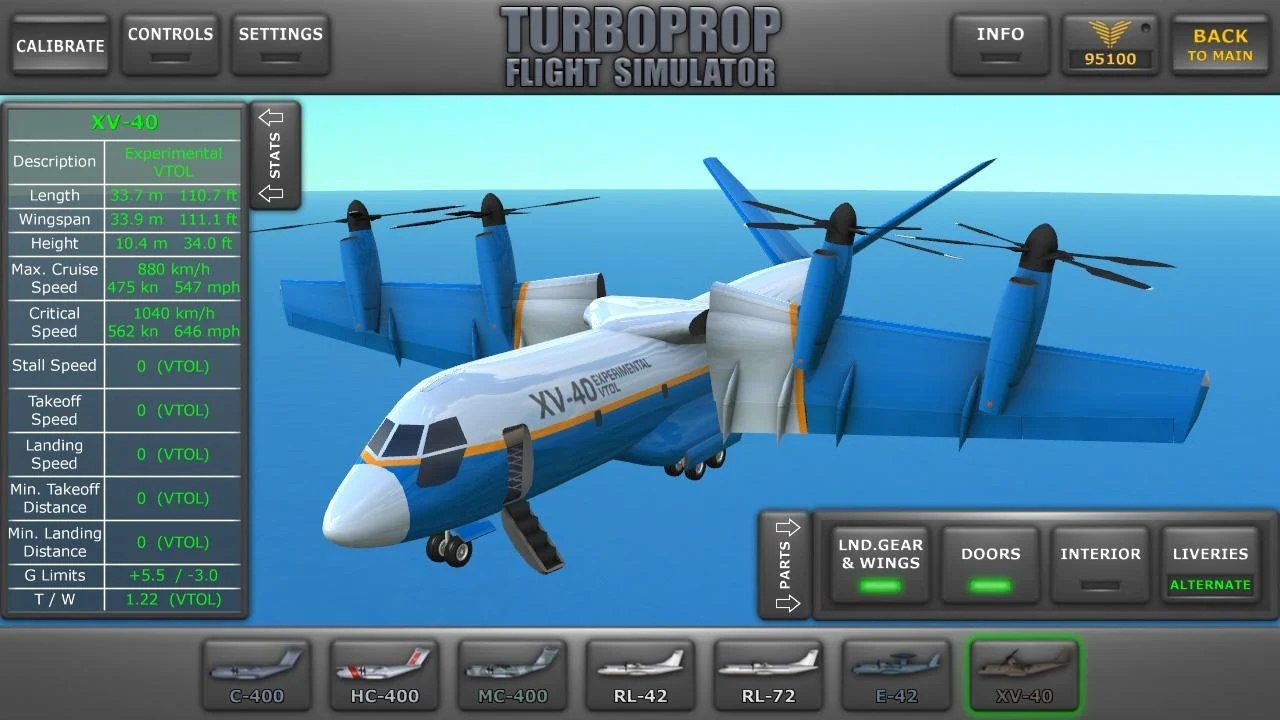The width and height of the screenshot is (1280, 720).
Task: Toggle the DOORS open state
Action: (x=989, y=565)
